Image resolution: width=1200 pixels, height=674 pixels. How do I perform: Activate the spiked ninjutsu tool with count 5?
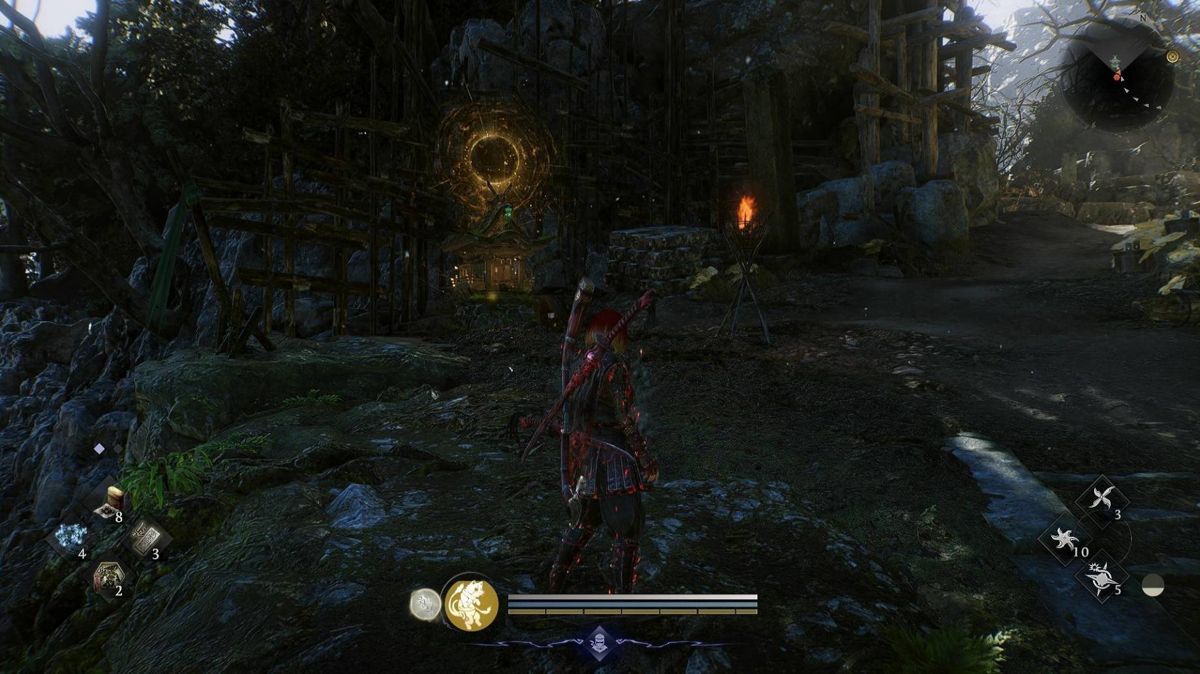click(x=1101, y=576)
